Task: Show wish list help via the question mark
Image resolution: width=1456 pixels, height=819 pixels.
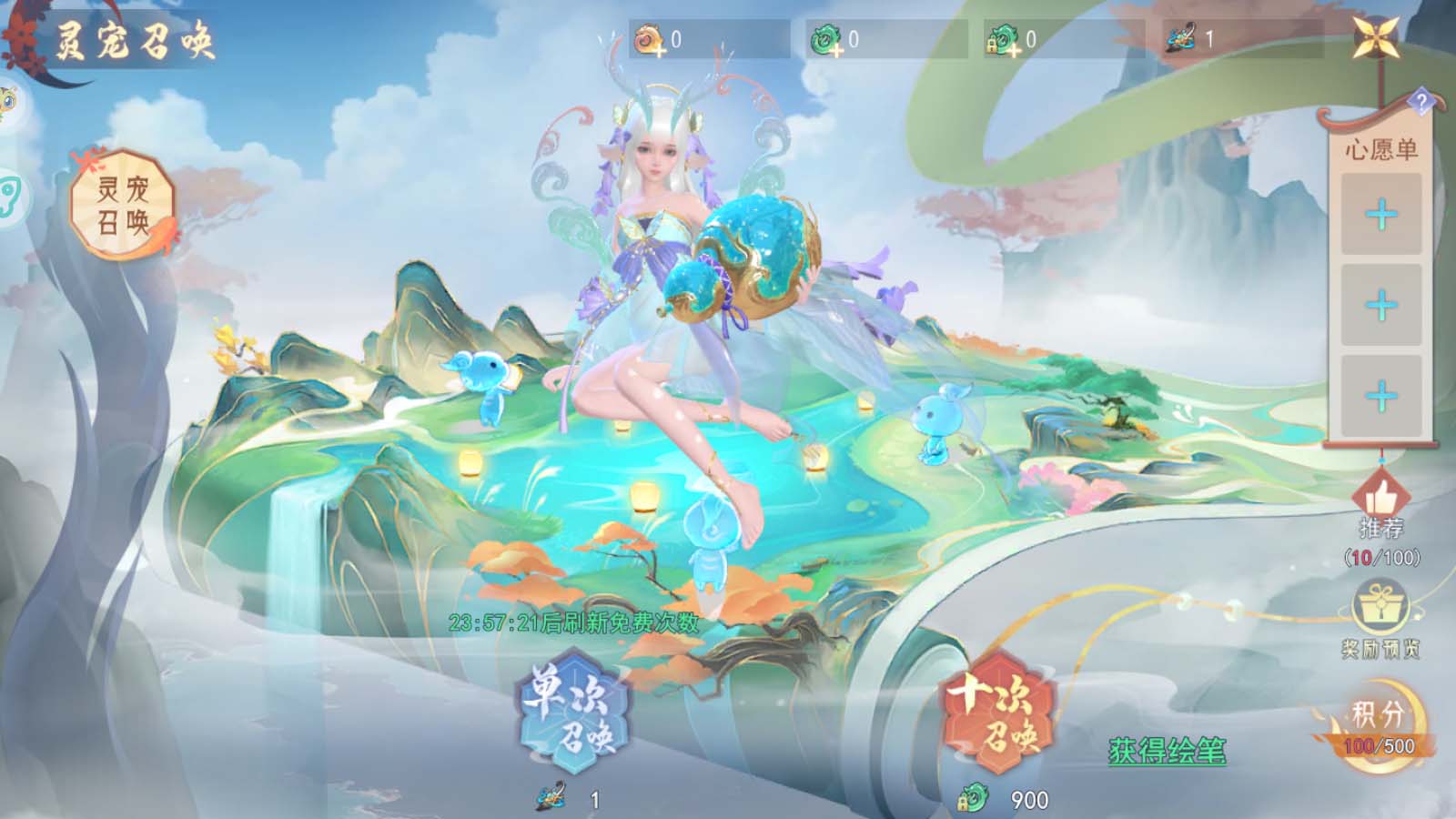Action: pyautogui.click(x=1421, y=101)
